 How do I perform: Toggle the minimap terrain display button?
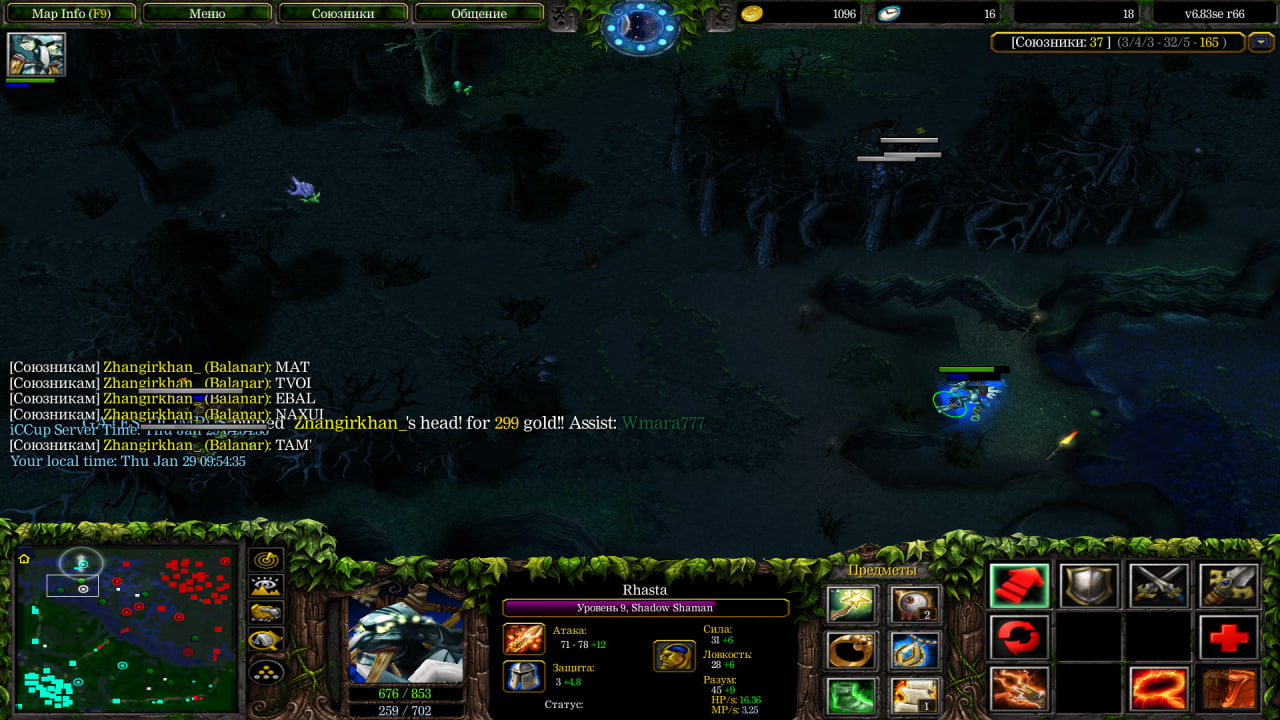266,587
